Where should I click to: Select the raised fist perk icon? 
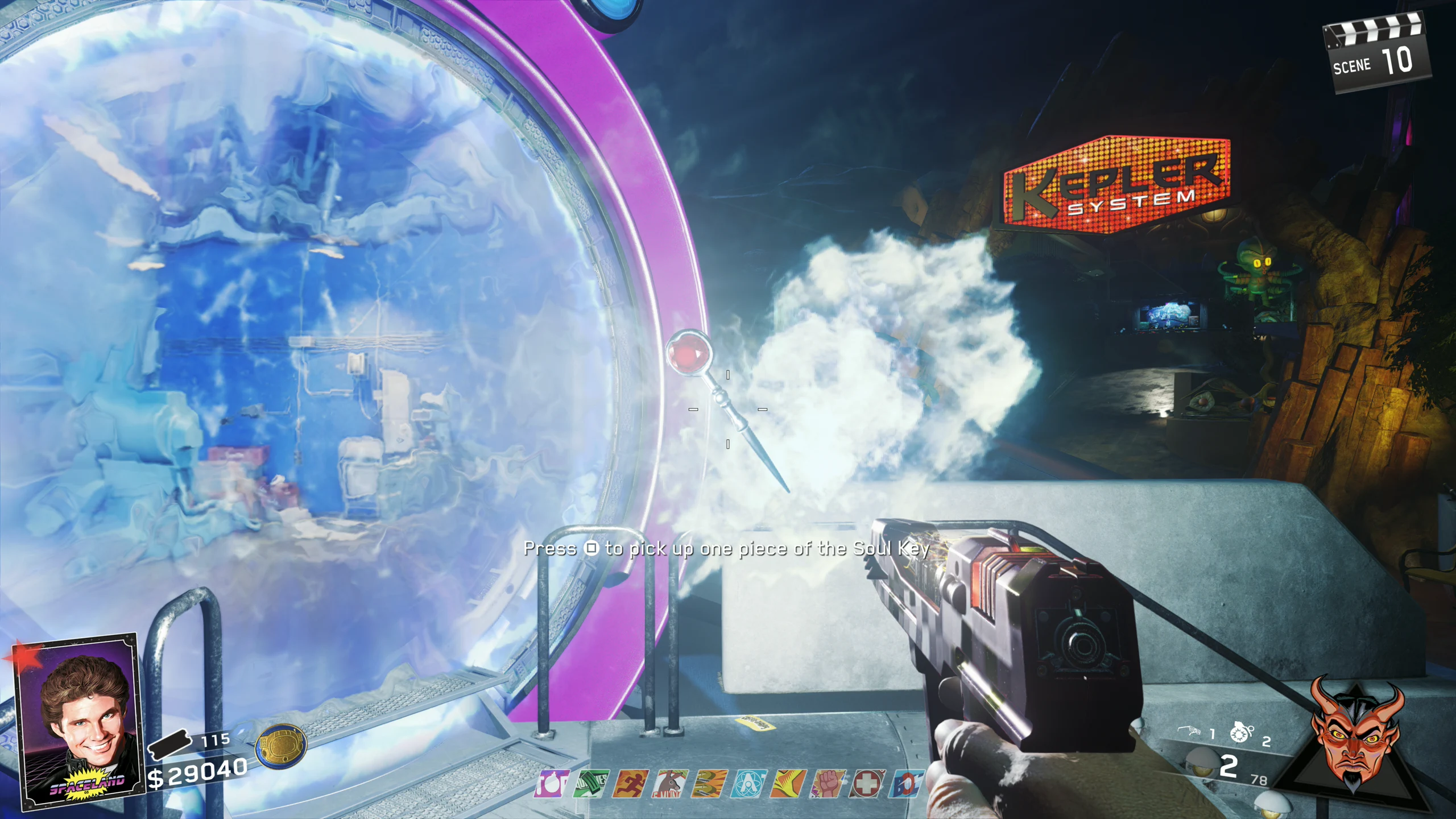click(828, 784)
